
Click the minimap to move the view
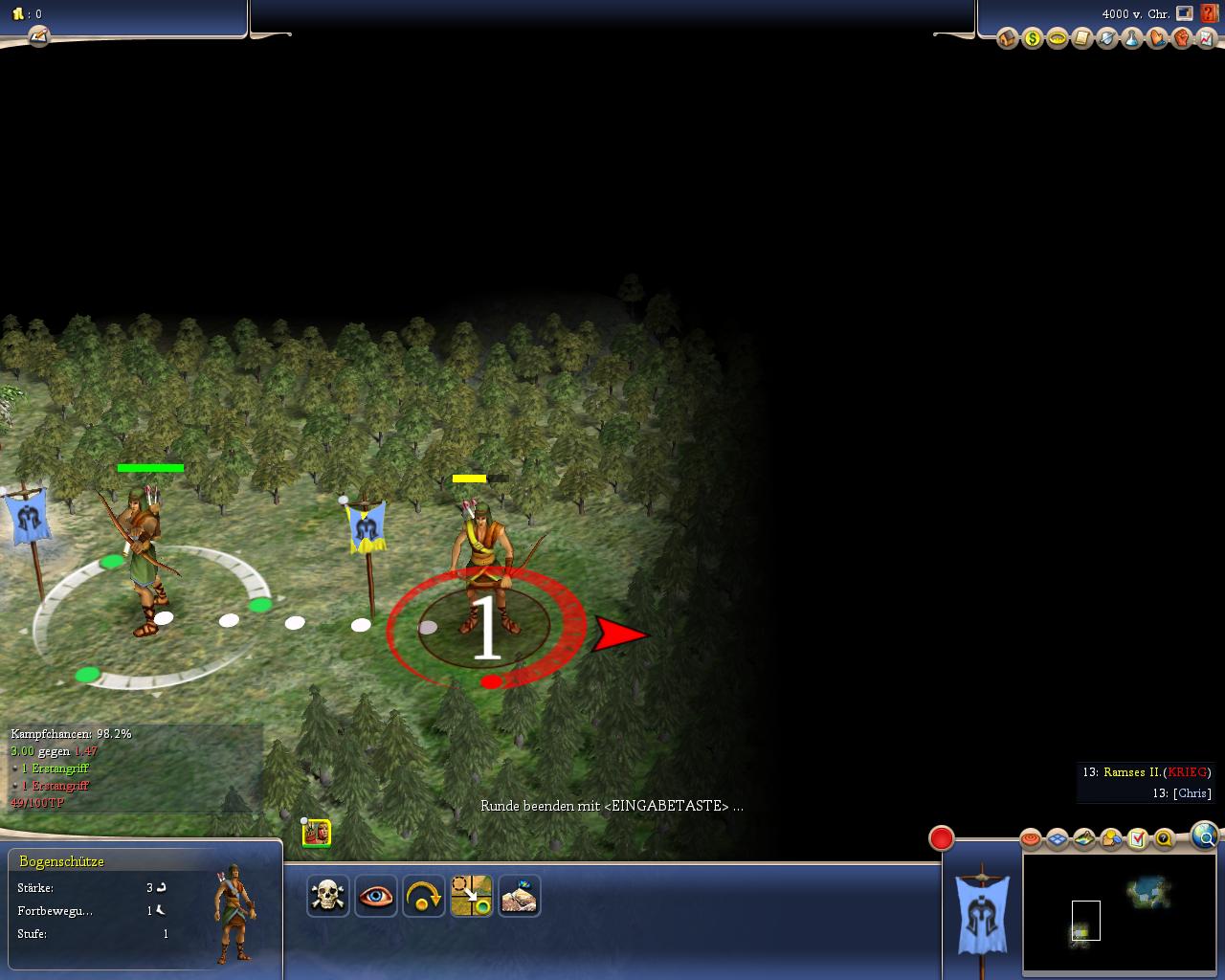[x=1120, y=913]
